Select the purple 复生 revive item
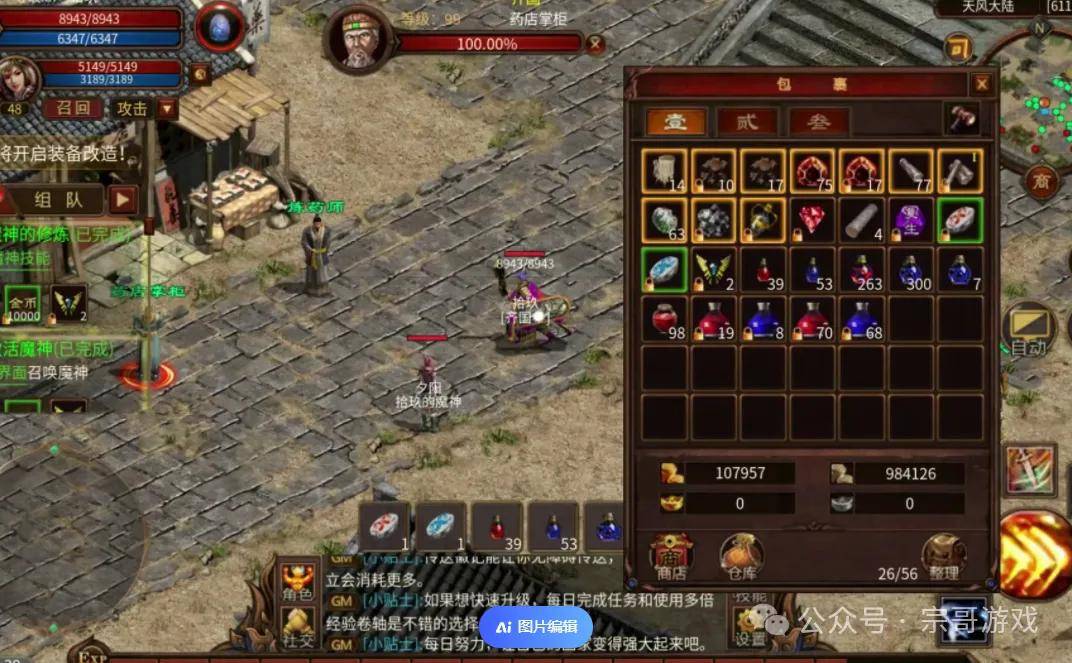 911,220
